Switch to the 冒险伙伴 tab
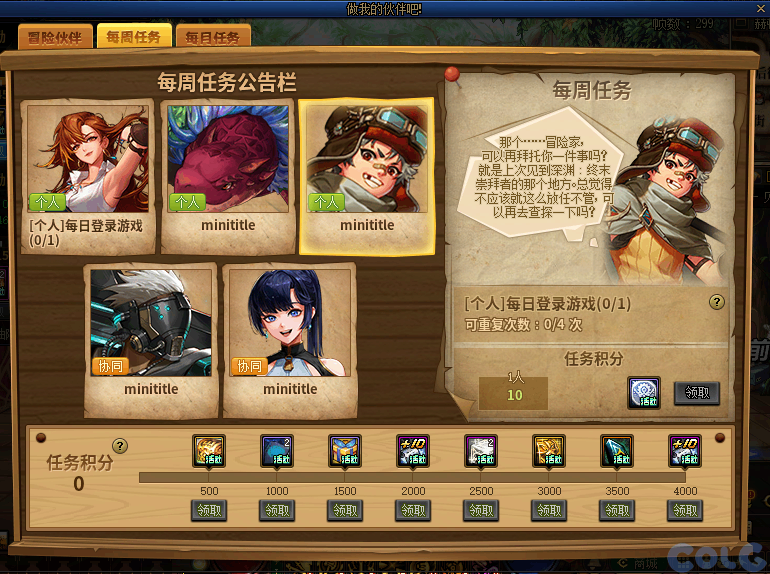Image resolution: width=770 pixels, height=574 pixels. pos(55,38)
